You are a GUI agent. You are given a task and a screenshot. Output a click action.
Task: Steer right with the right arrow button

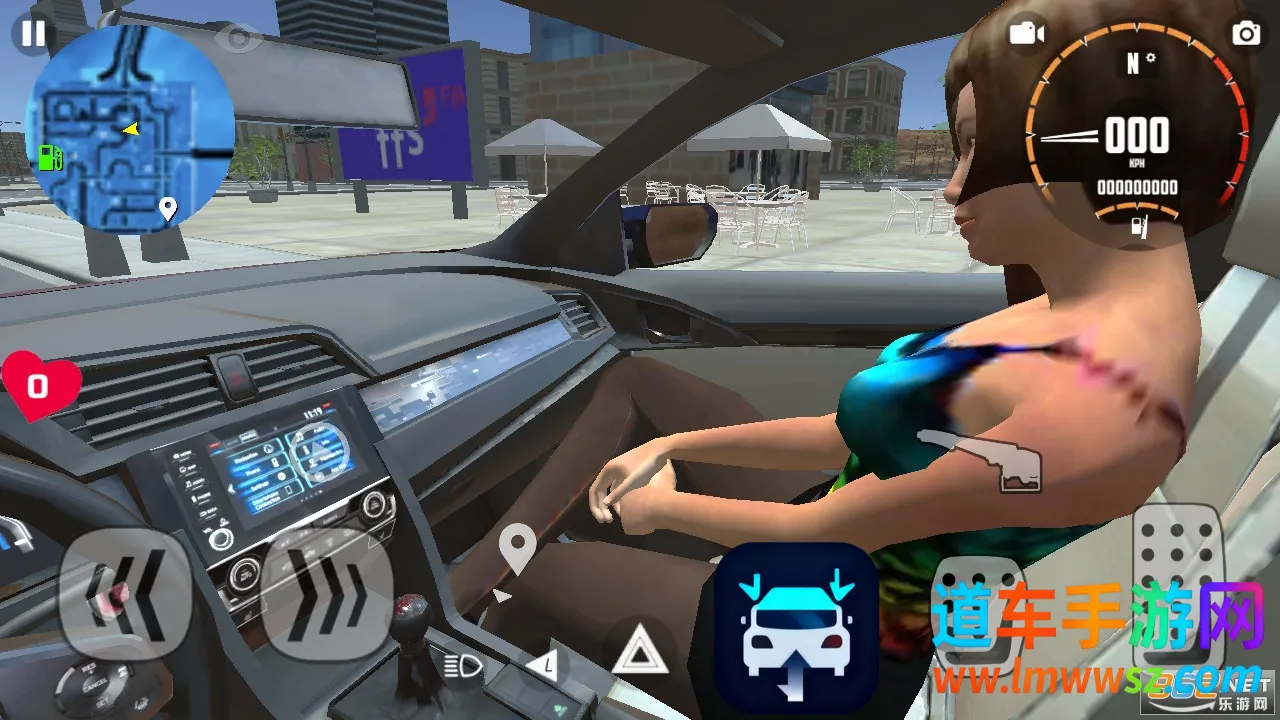pyautogui.click(x=327, y=594)
